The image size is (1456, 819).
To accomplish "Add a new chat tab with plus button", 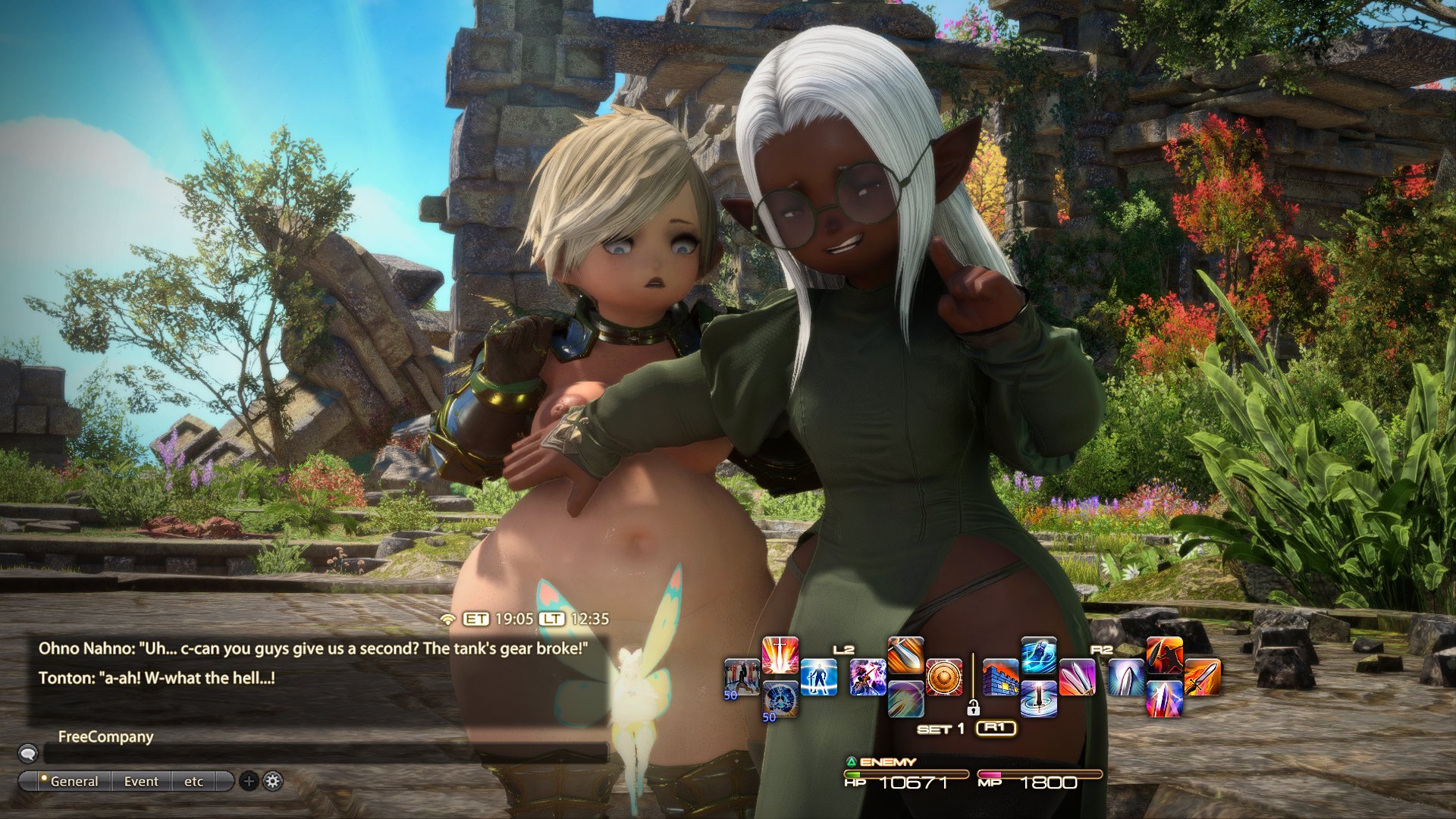I will [x=249, y=781].
